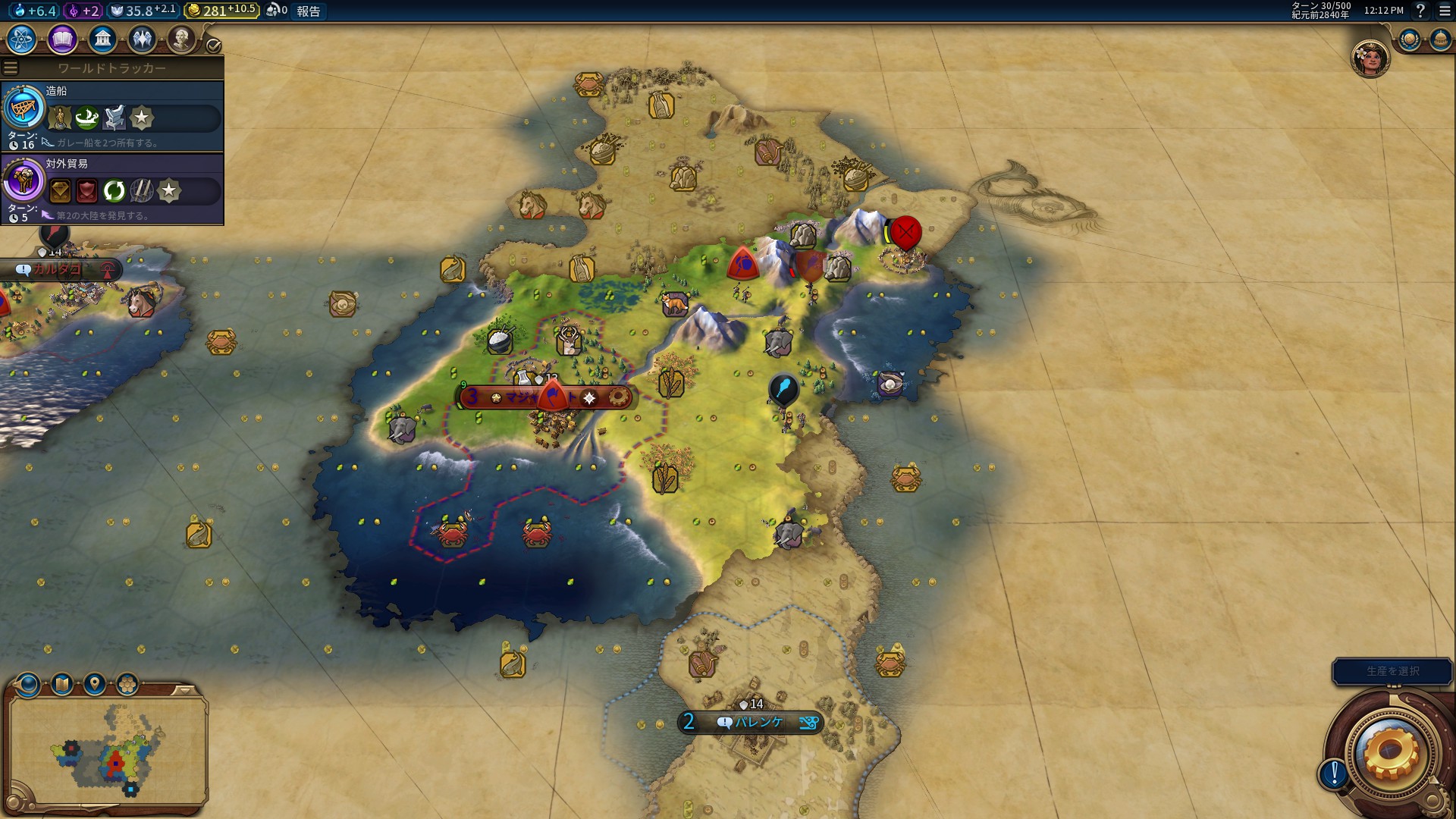Select the 対外貿易 civic entry
The height and width of the screenshot is (819, 1456).
(112, 189)
